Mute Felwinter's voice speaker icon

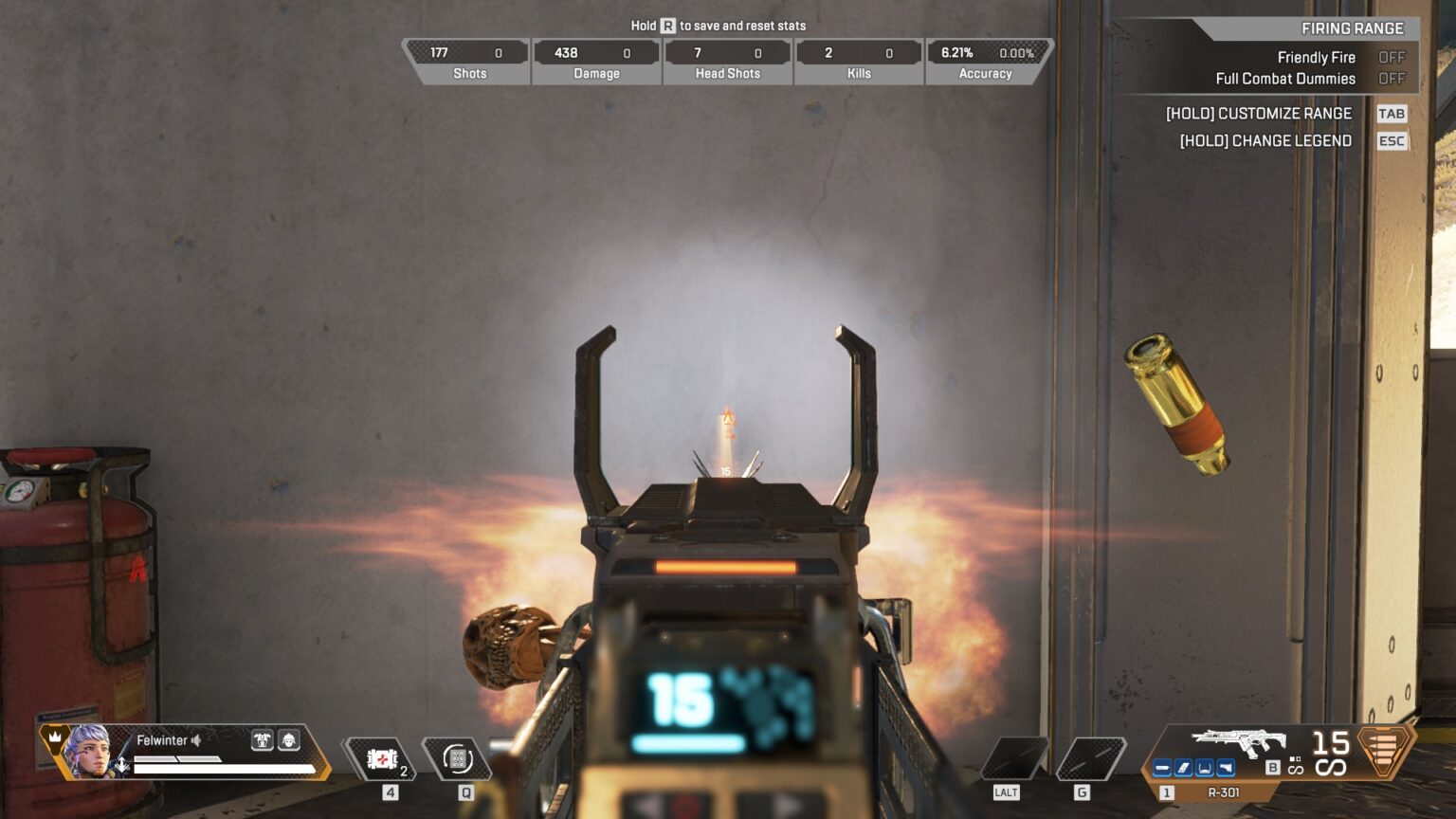[x=196, y=740]
